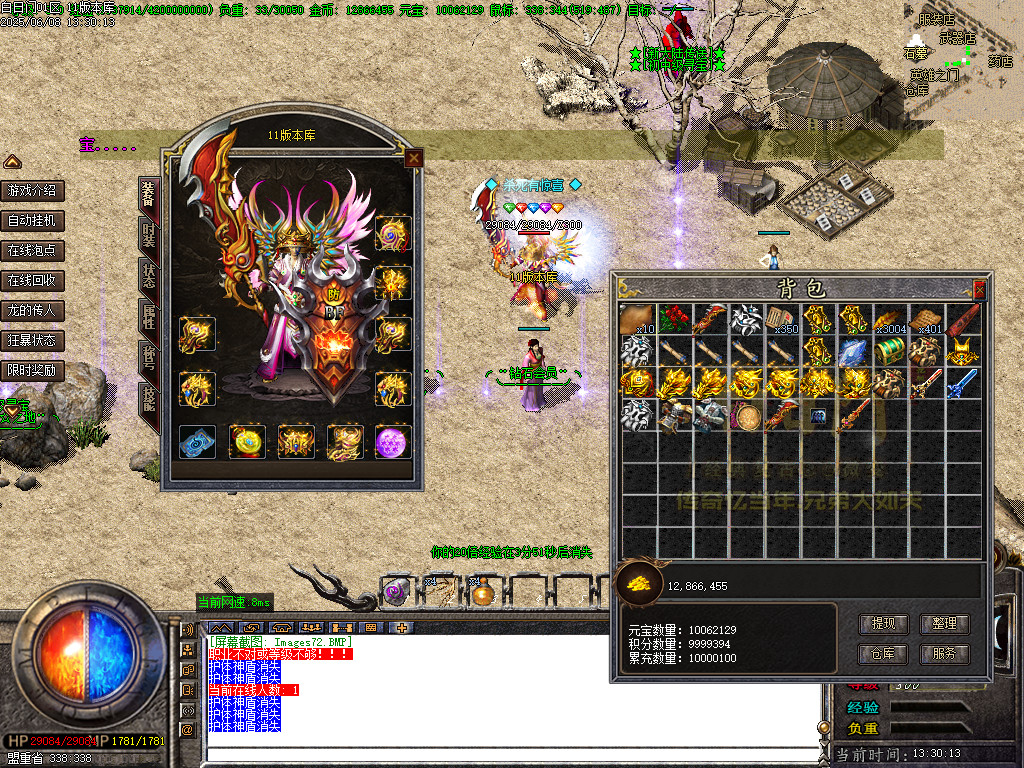Close the 背包 inventory window

[x=979, y=290]
